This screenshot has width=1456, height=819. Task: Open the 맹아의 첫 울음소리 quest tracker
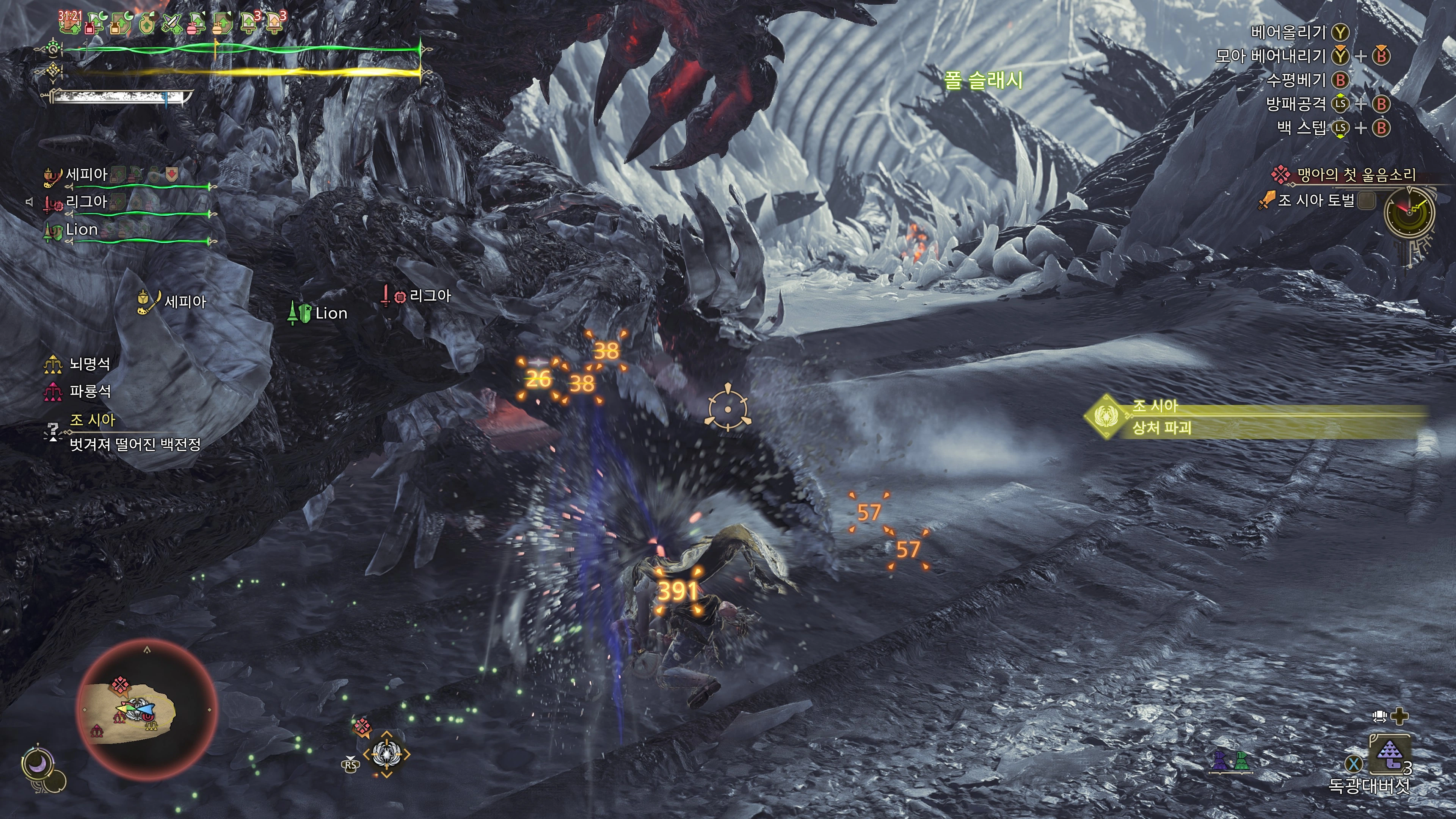(1356, 175)
